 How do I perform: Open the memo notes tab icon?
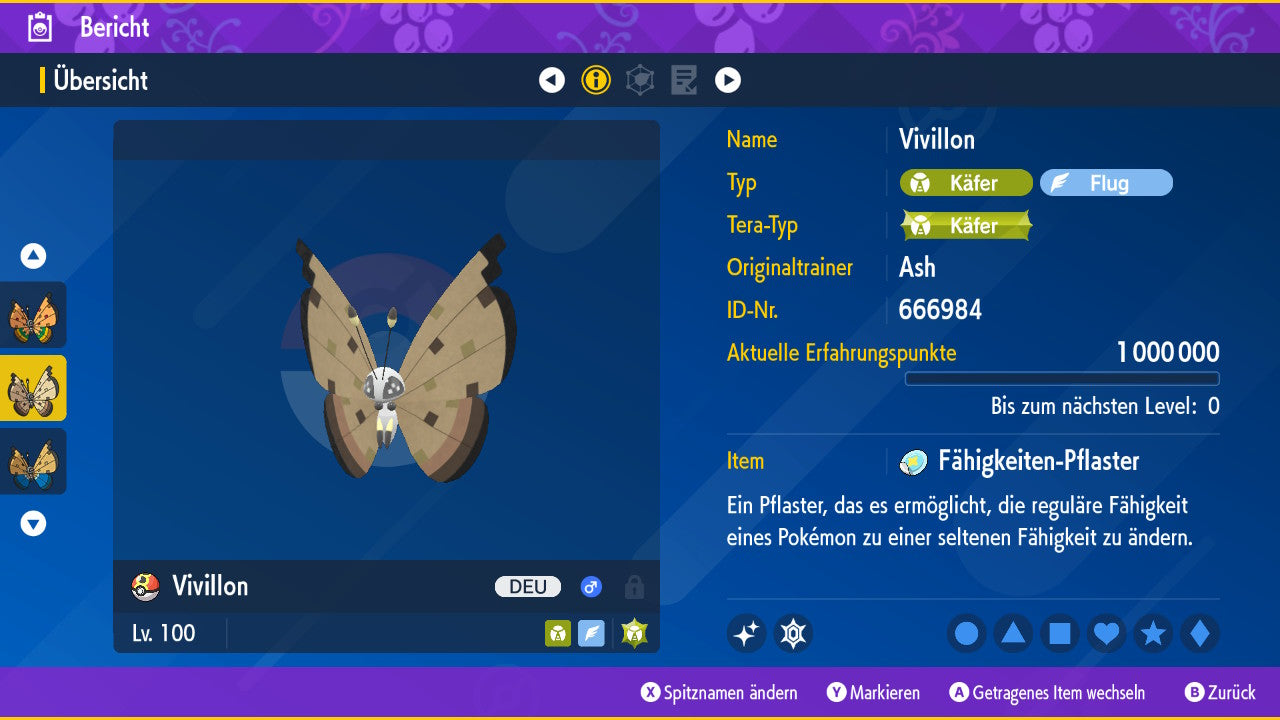pos(684,80)
